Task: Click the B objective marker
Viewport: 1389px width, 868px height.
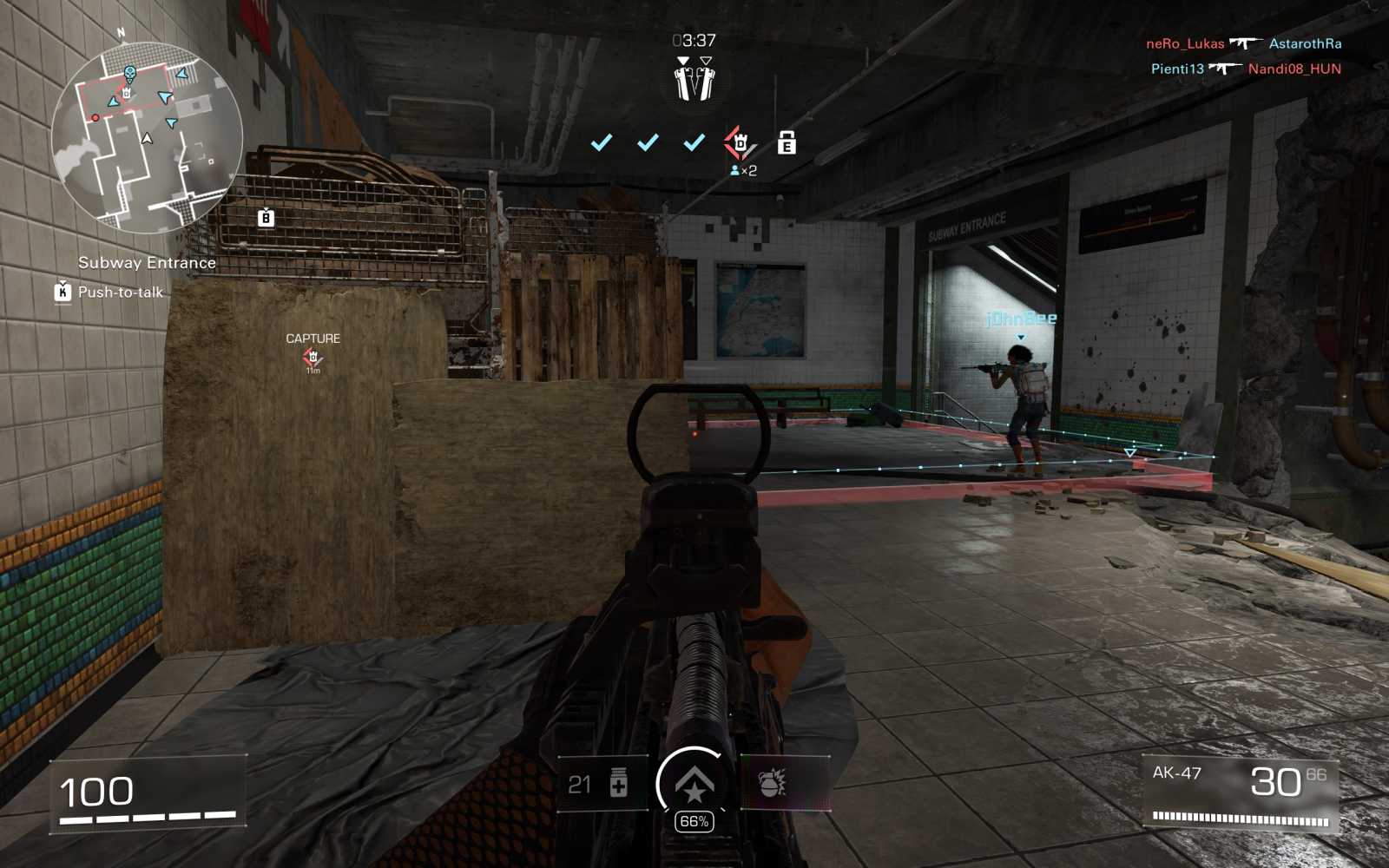Action: [x=266, y=218]
